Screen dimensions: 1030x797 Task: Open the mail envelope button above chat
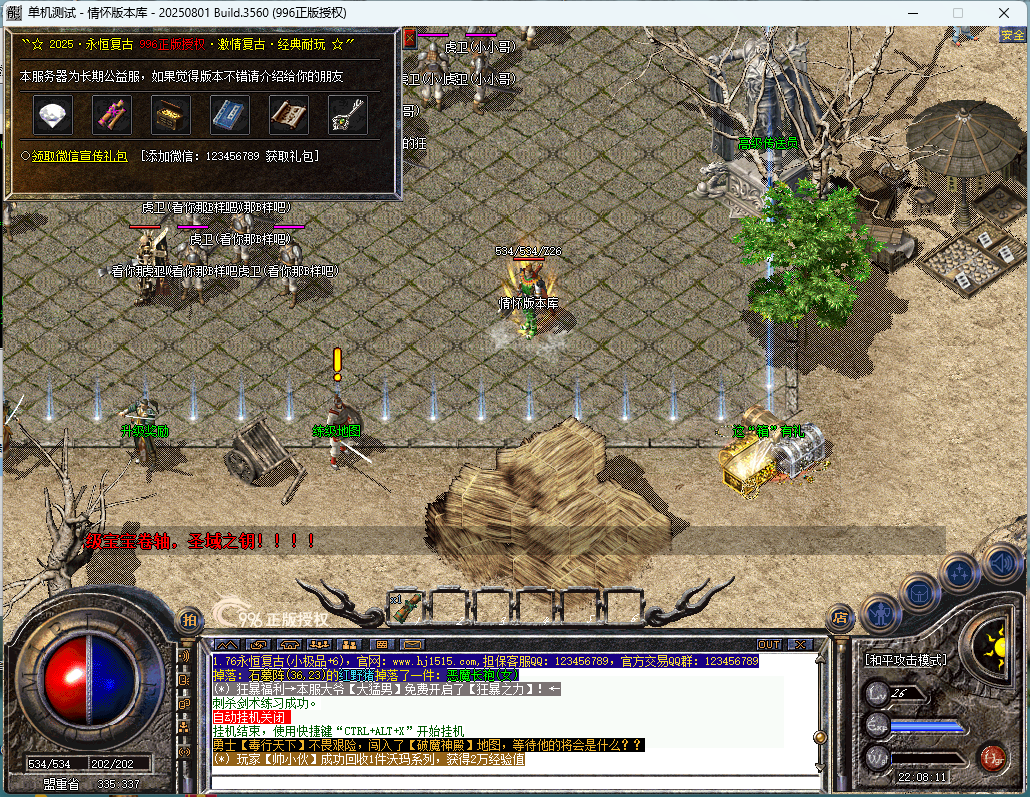pos(411,645)
